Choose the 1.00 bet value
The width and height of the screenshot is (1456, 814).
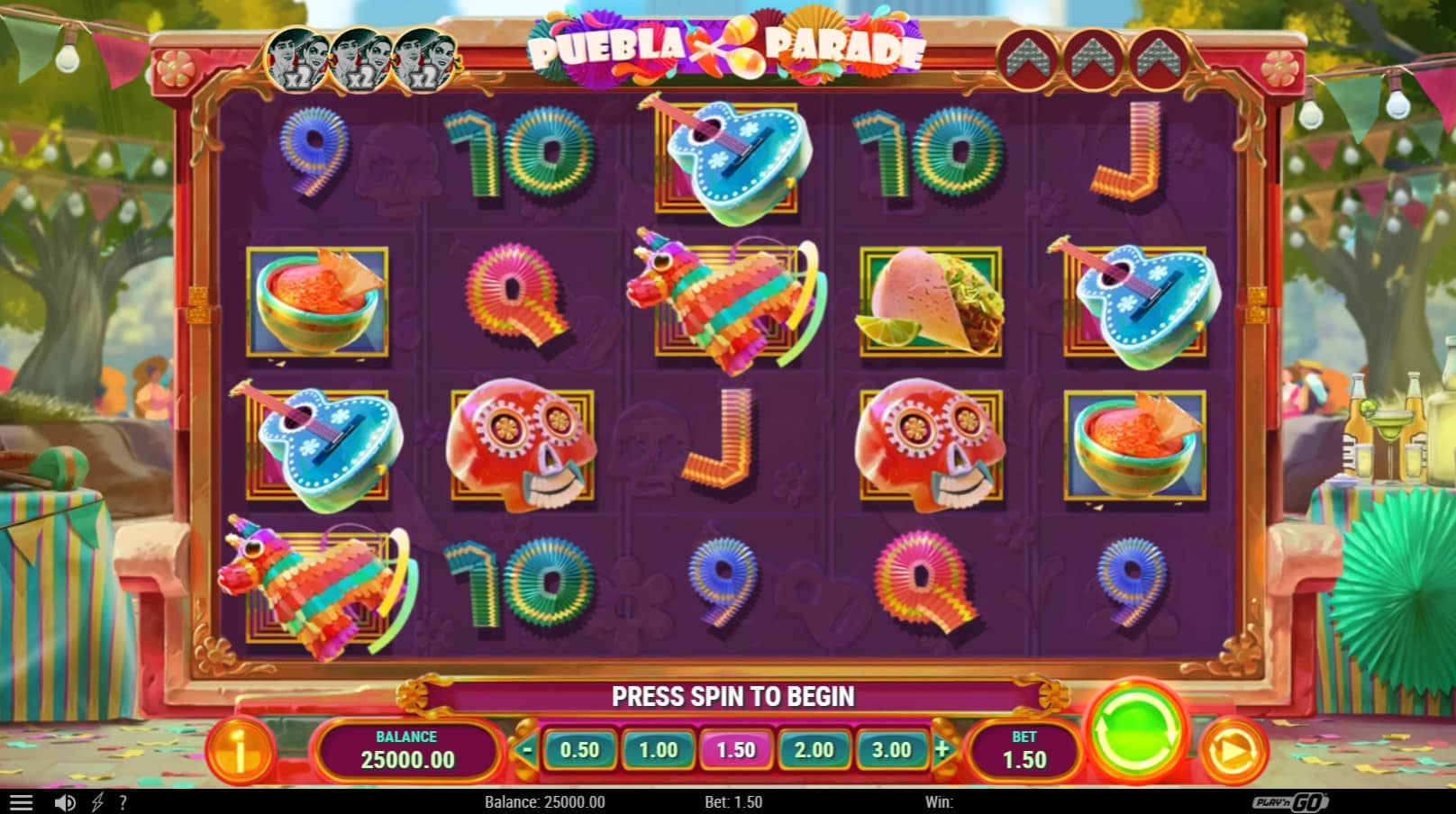[658, 749]
